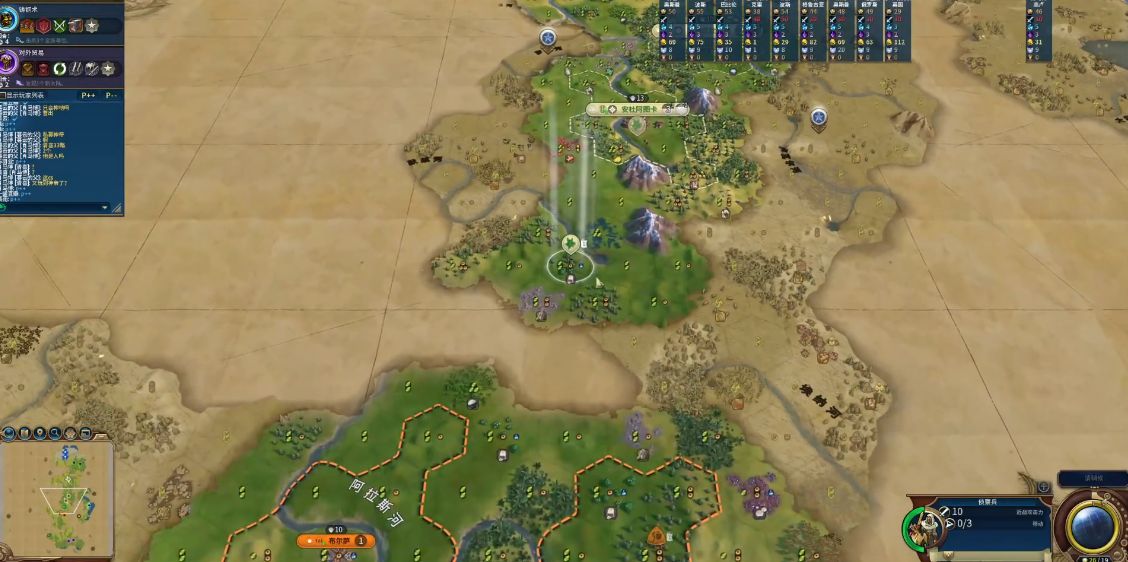Open the map pin tool above minimap
The width and height of the screenshot is (1128, 562).
(x=40, y=433)
